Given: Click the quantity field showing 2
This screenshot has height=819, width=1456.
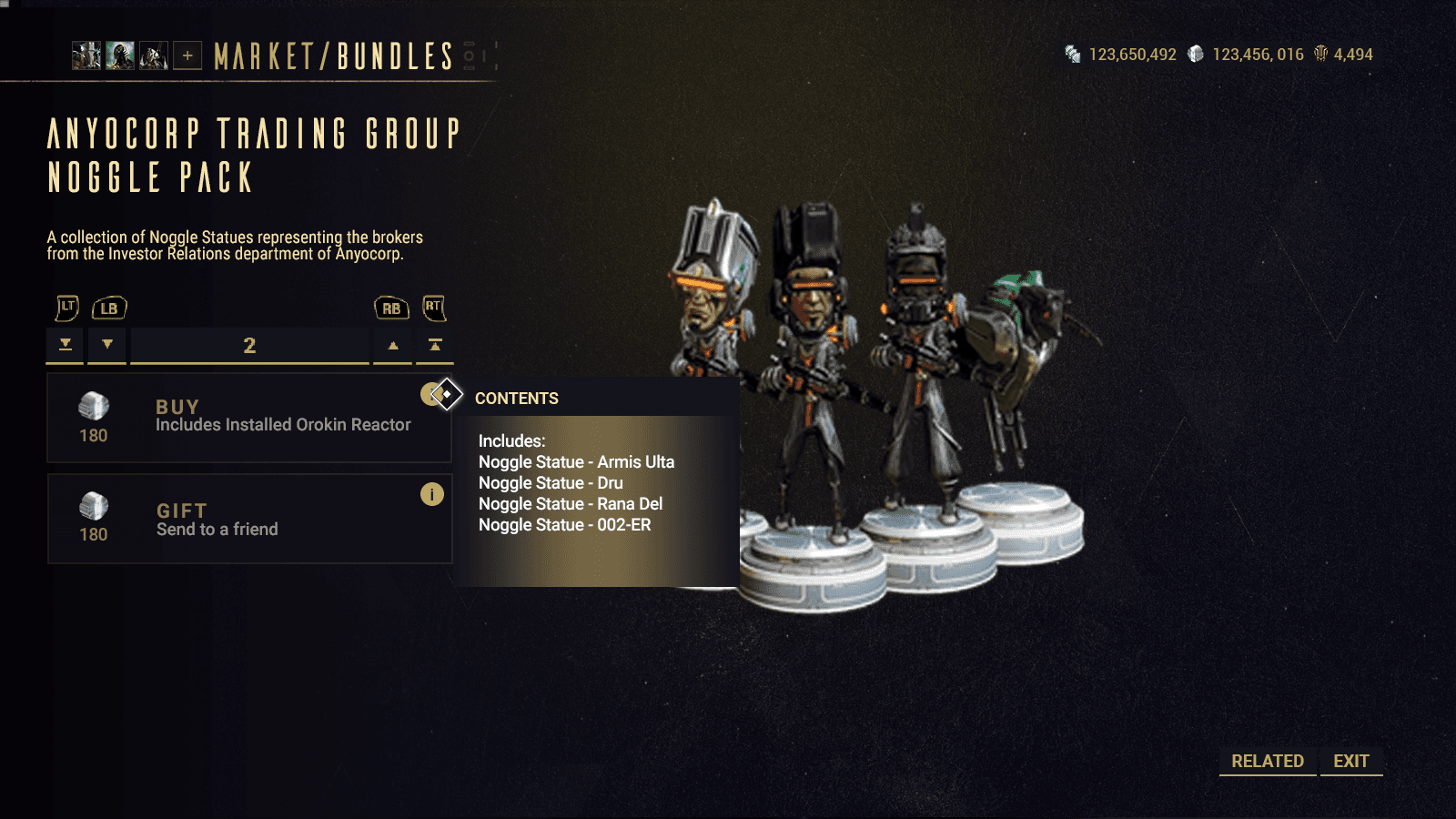Looking at the screenshot, I should tap(249, 346).
